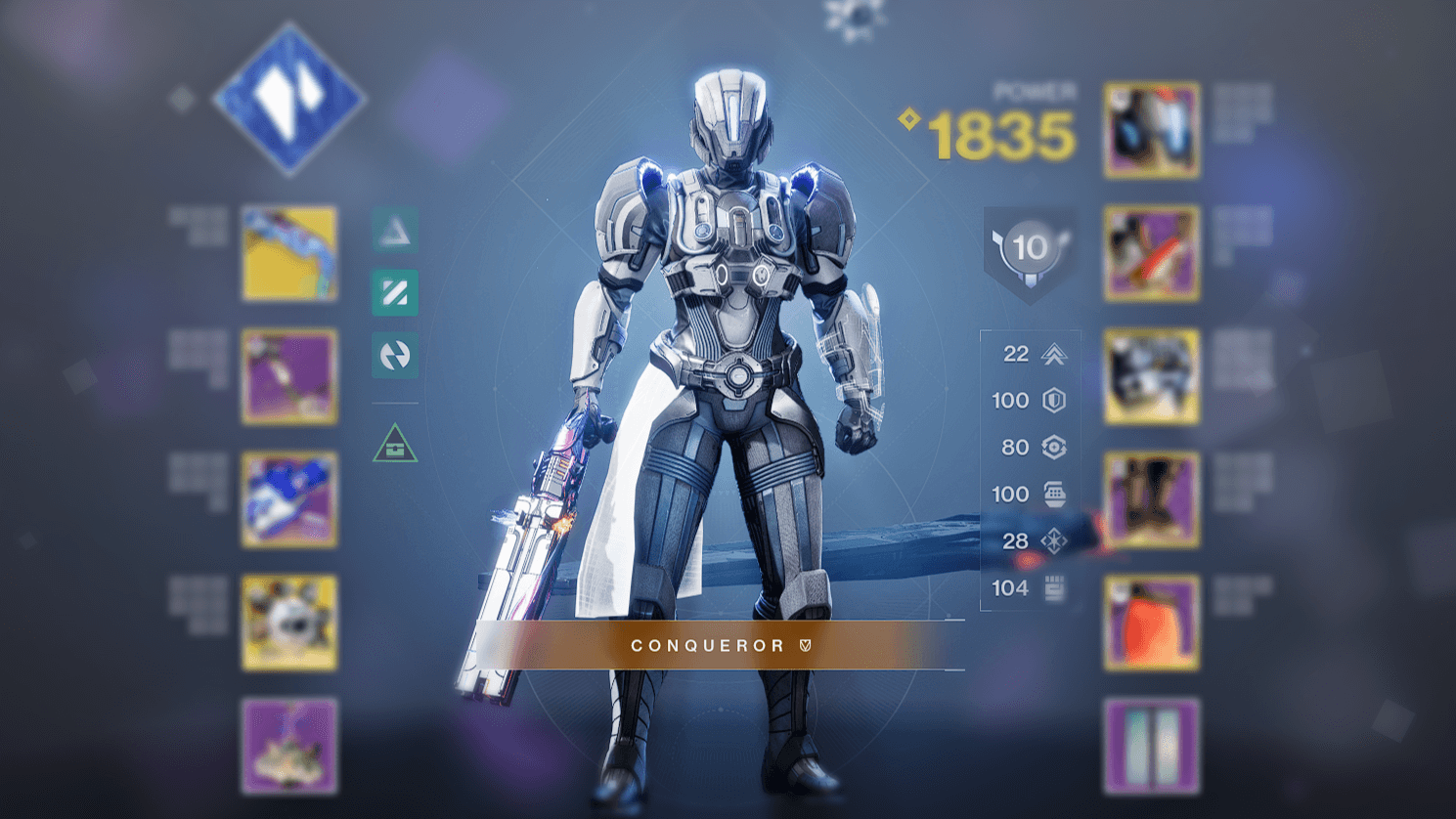Toggle the slashed teal pursuit icon

394,290
